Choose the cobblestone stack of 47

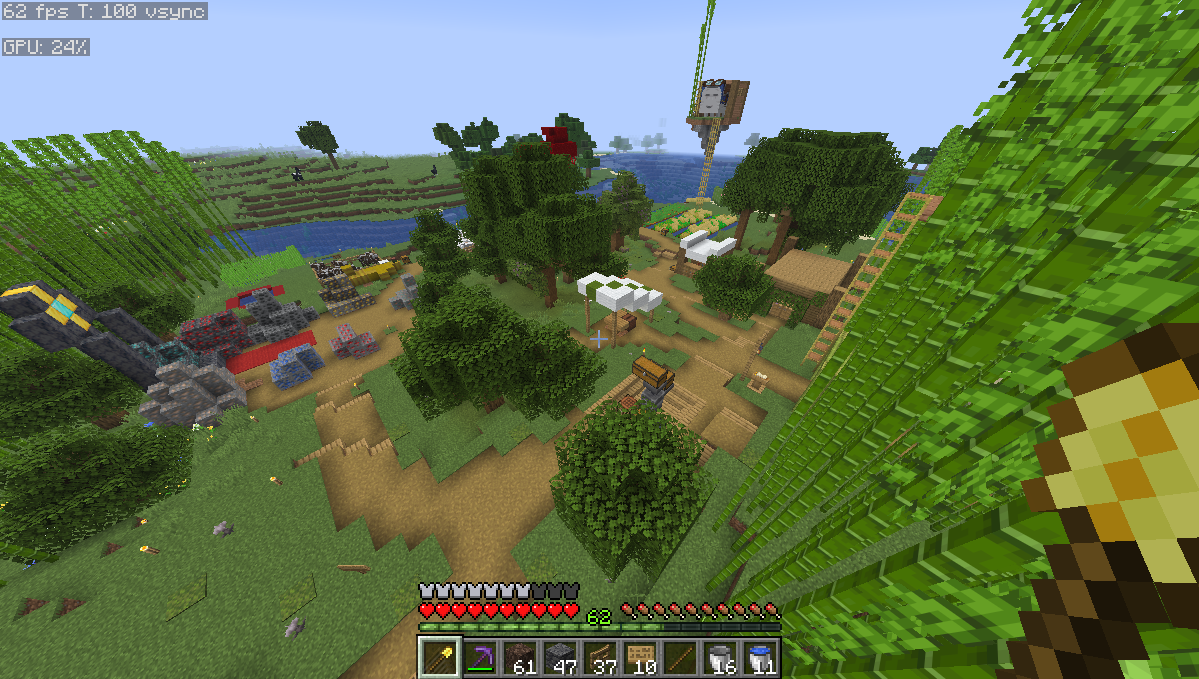click(560, 657)
